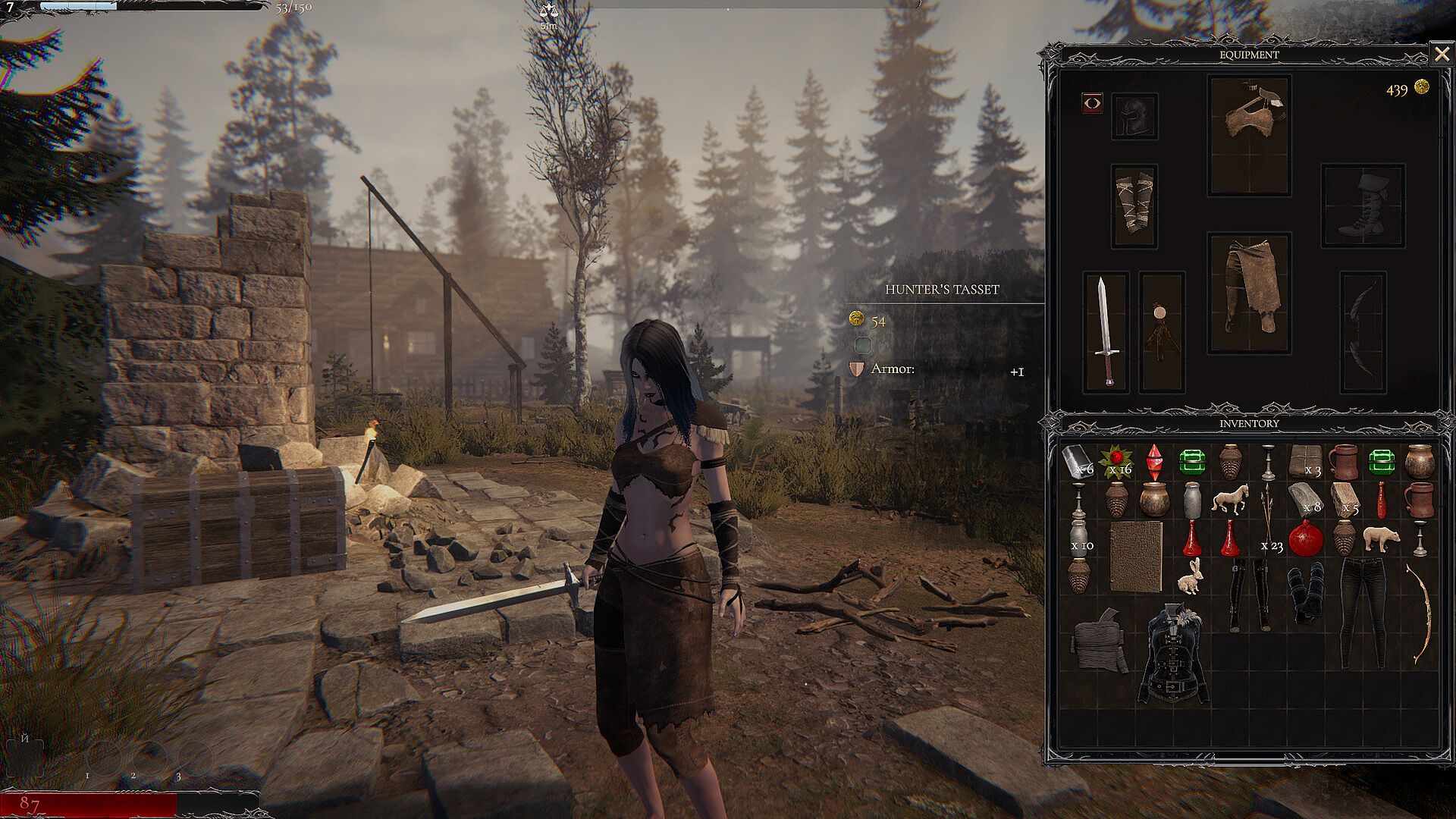Screen dimensions: 1456x819
Task: Select the black thigh-high boots
Action: coord(1248,595)
